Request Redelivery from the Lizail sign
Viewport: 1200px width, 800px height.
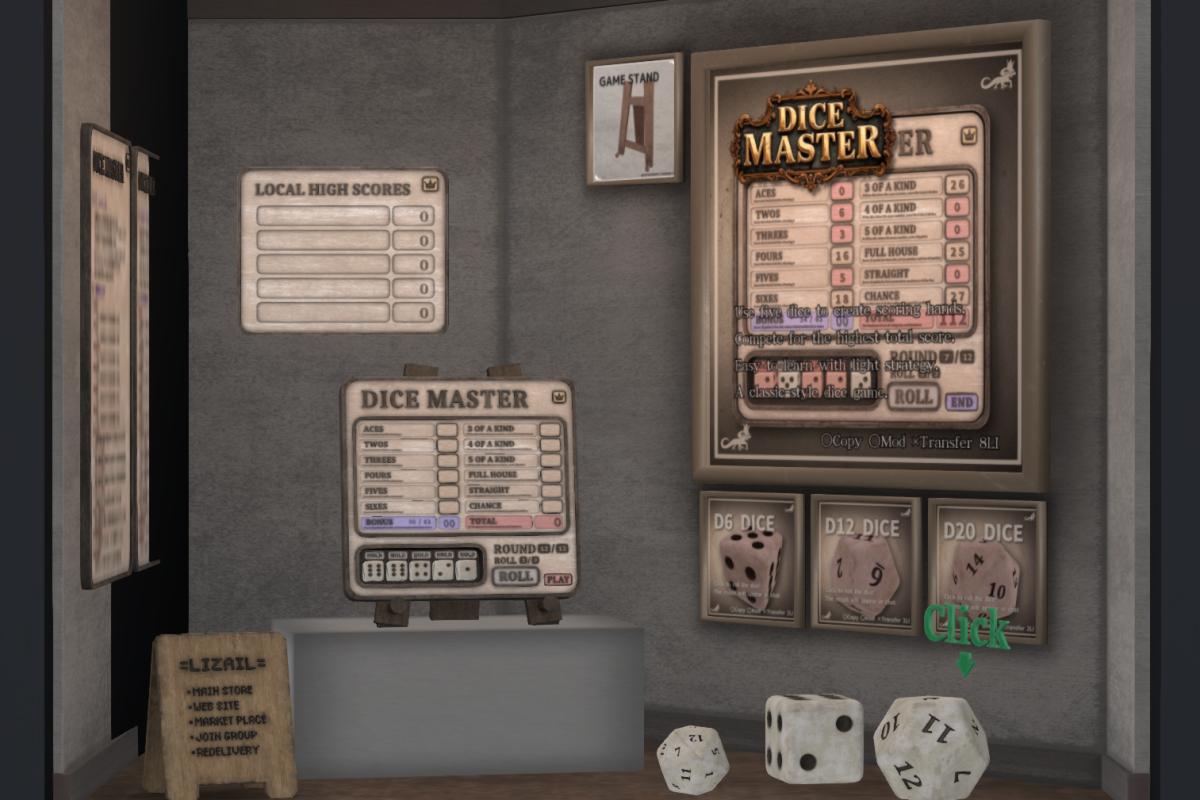[x=224, y=751]
